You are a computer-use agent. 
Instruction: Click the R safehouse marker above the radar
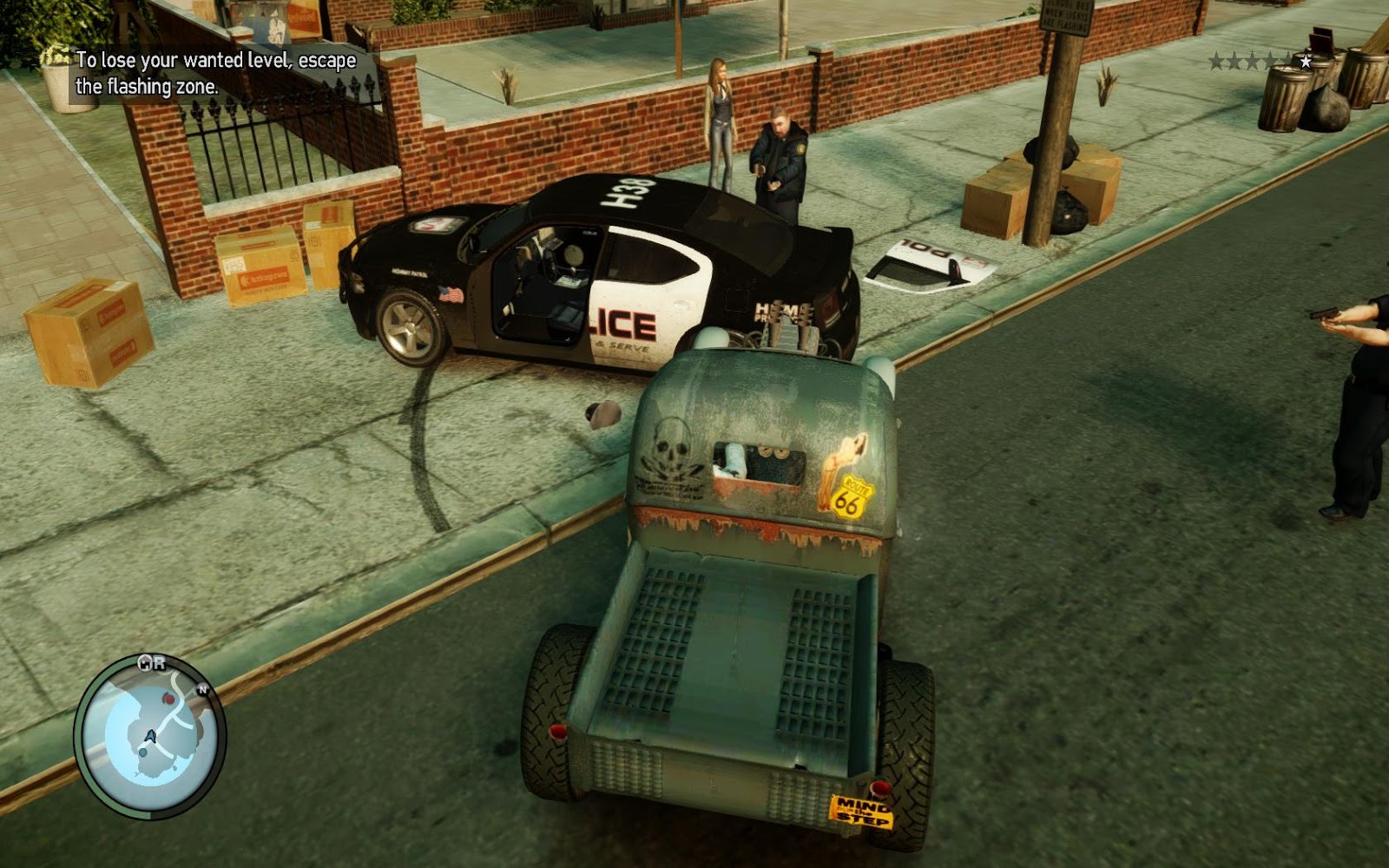(x=160, y=663)
